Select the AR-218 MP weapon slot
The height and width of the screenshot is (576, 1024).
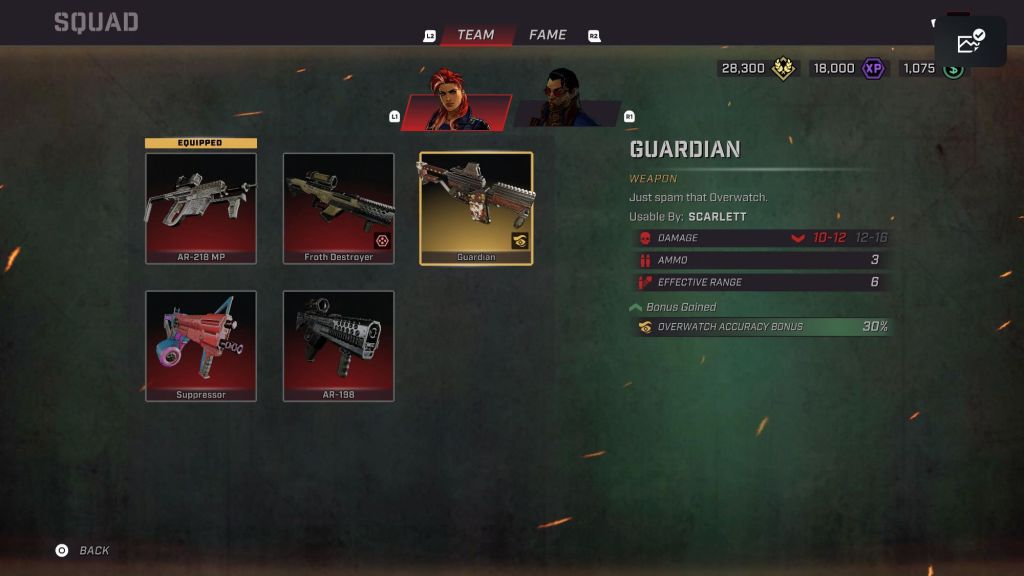click(x=201, y=208)
